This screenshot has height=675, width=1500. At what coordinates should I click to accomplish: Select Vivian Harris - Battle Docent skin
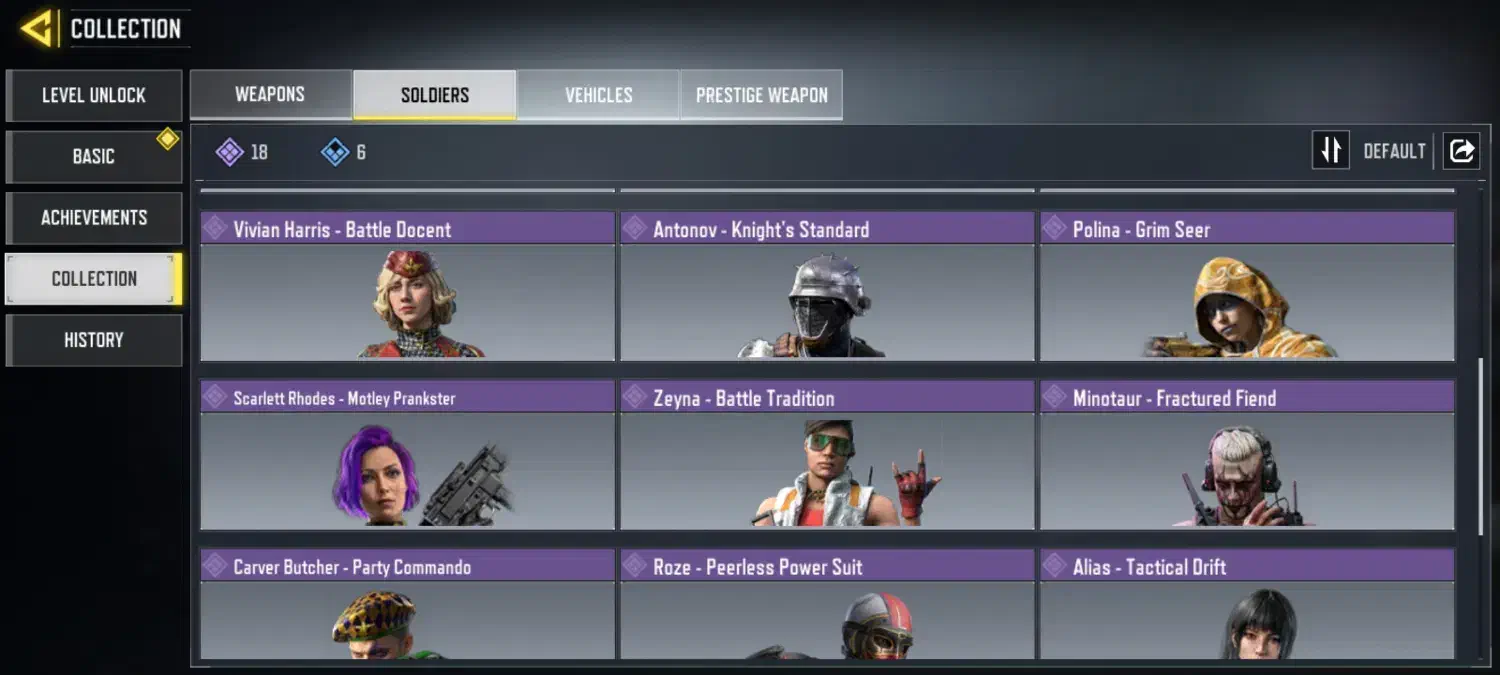pyautogui.click(x=407, y=286)
